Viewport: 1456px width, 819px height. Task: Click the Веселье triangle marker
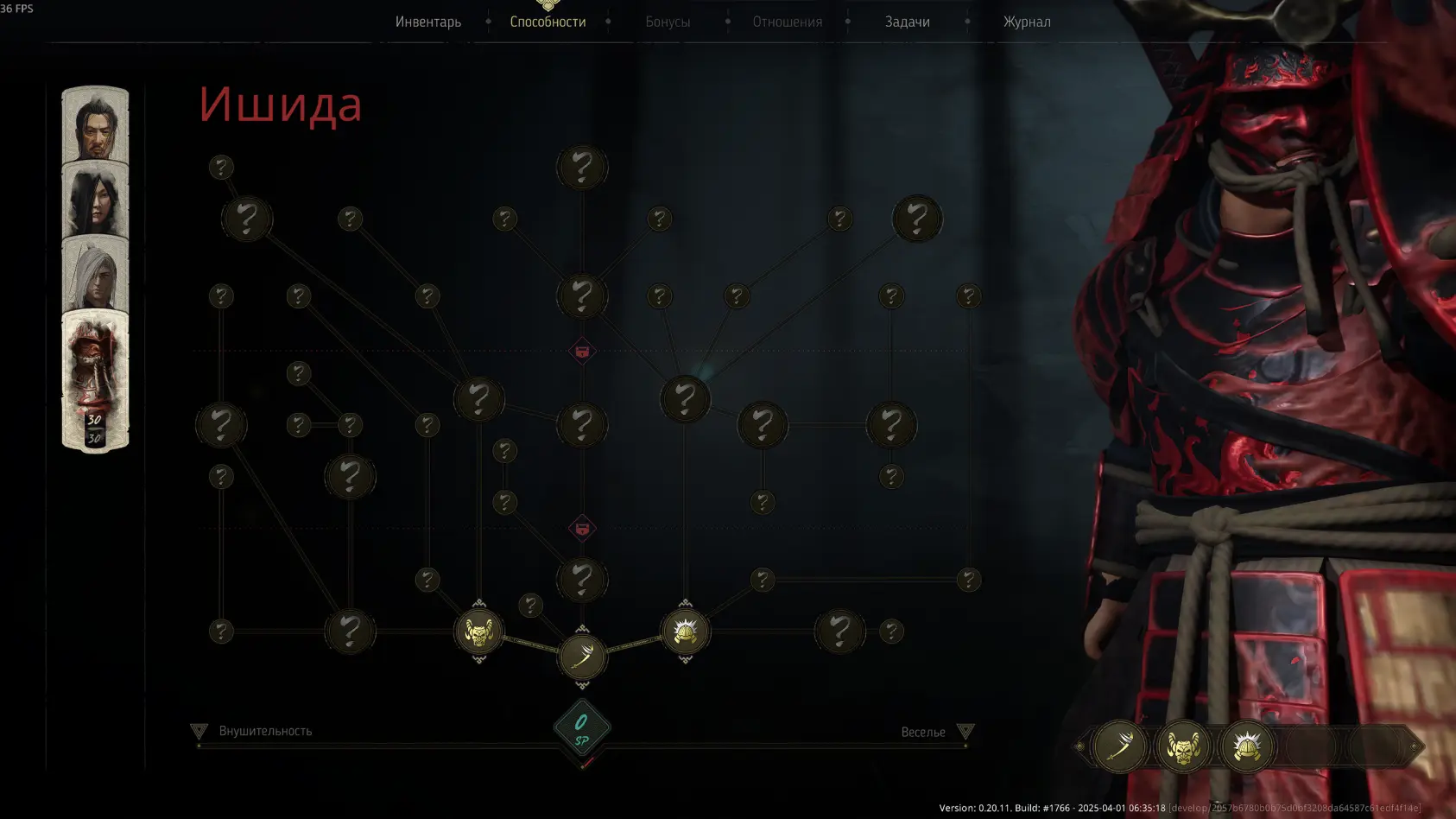click(965, 732)
